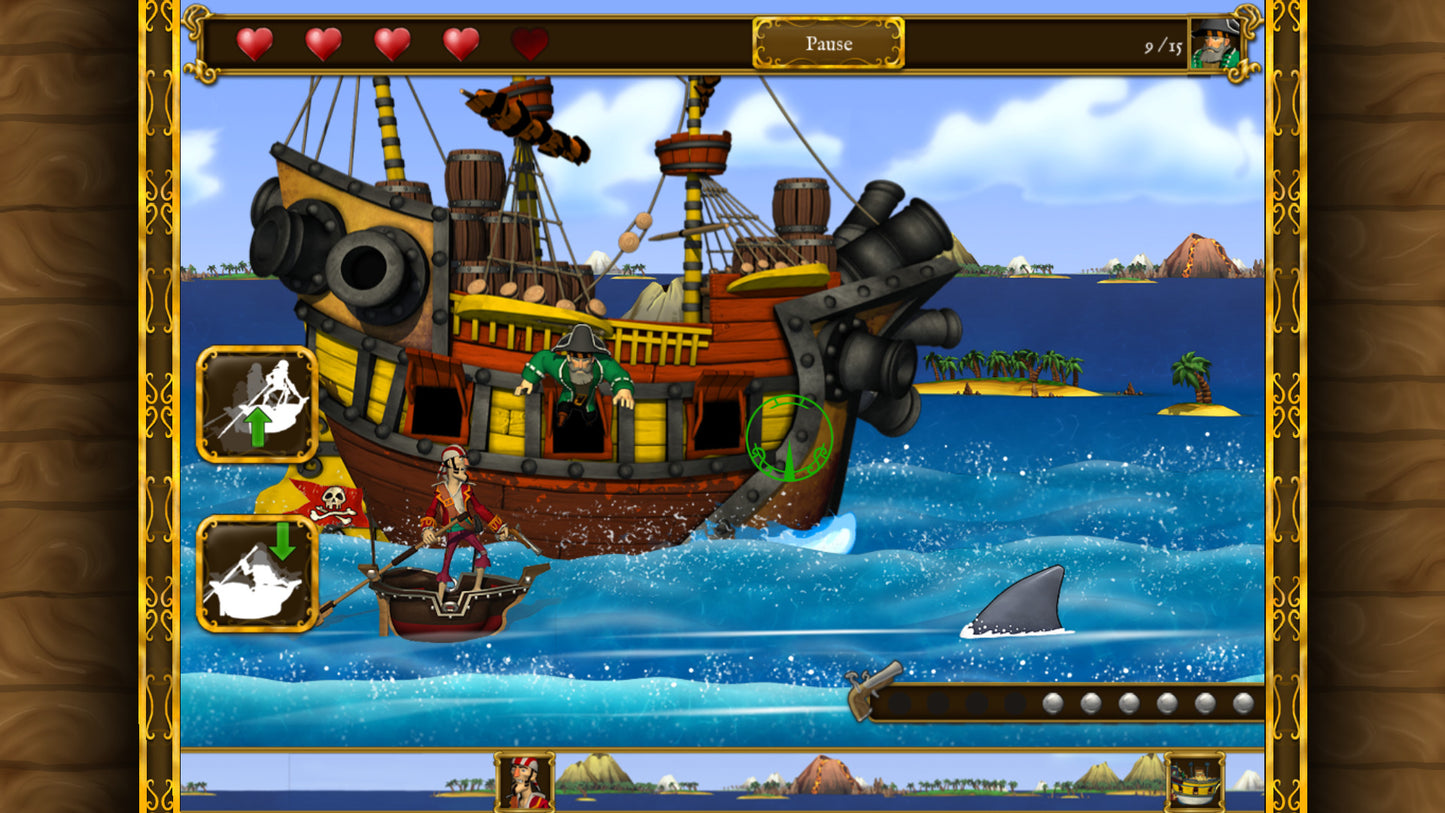1445x813 pixels.
Task: Click the last loaded silver bullet in the ammo bar
Action: coord(1241,701)
